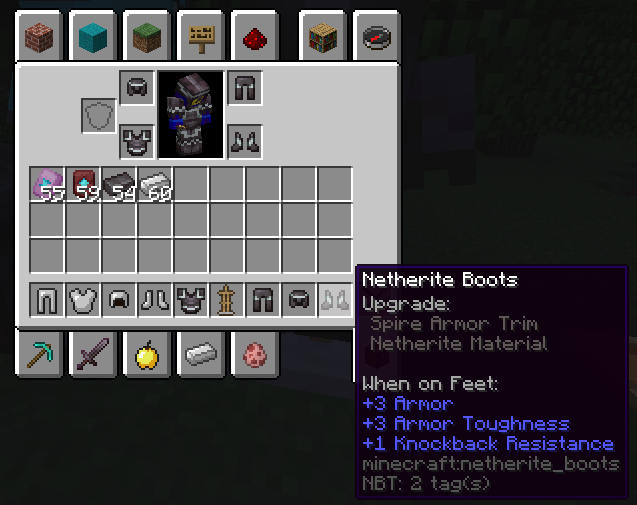The width and height of the screenshot is (637, 505).
Task: Switch to the cyan wool Colored Blocks tab
Action: coord(95,38)
